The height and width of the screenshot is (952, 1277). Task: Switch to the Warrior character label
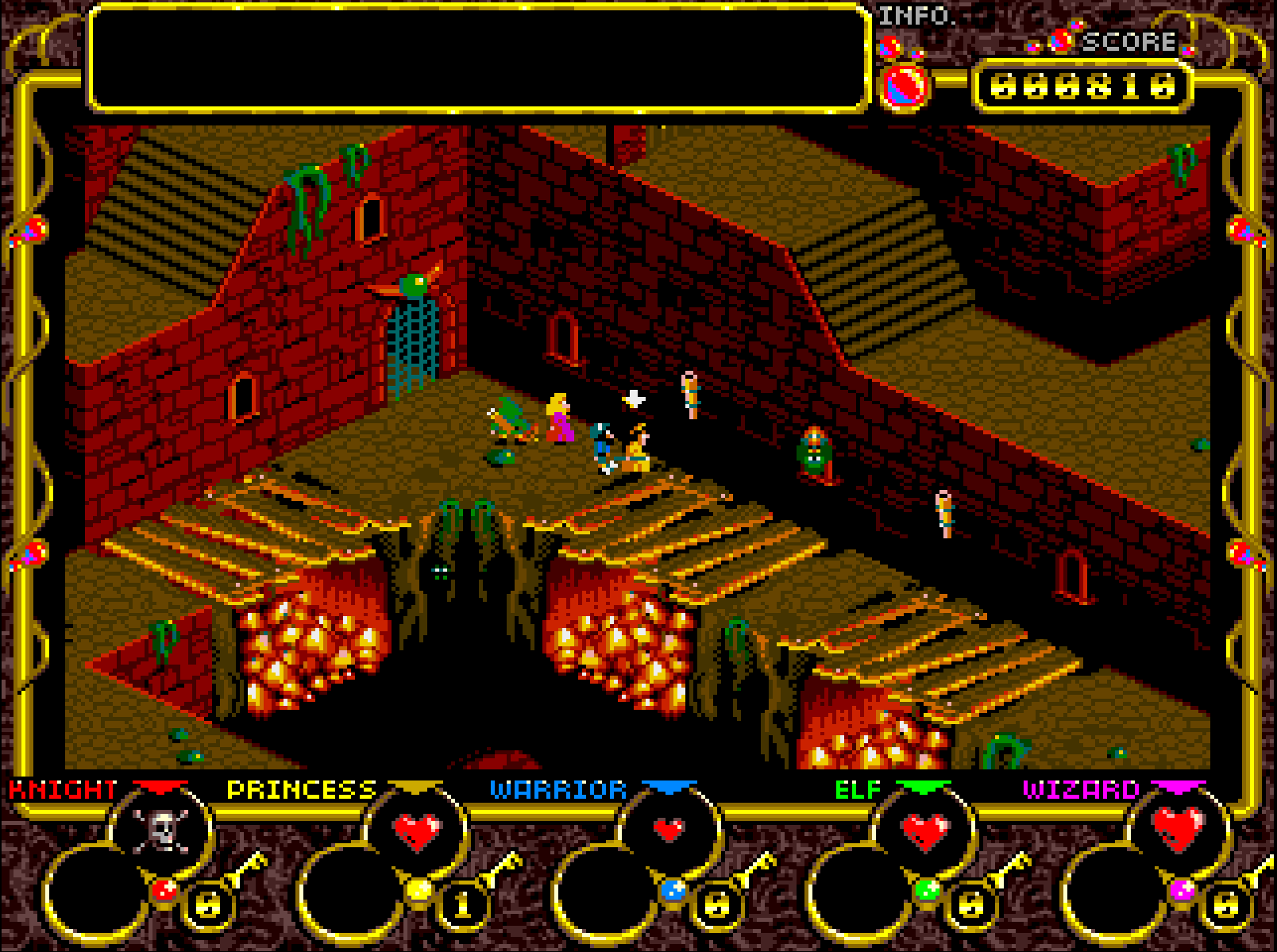point(558,790)
